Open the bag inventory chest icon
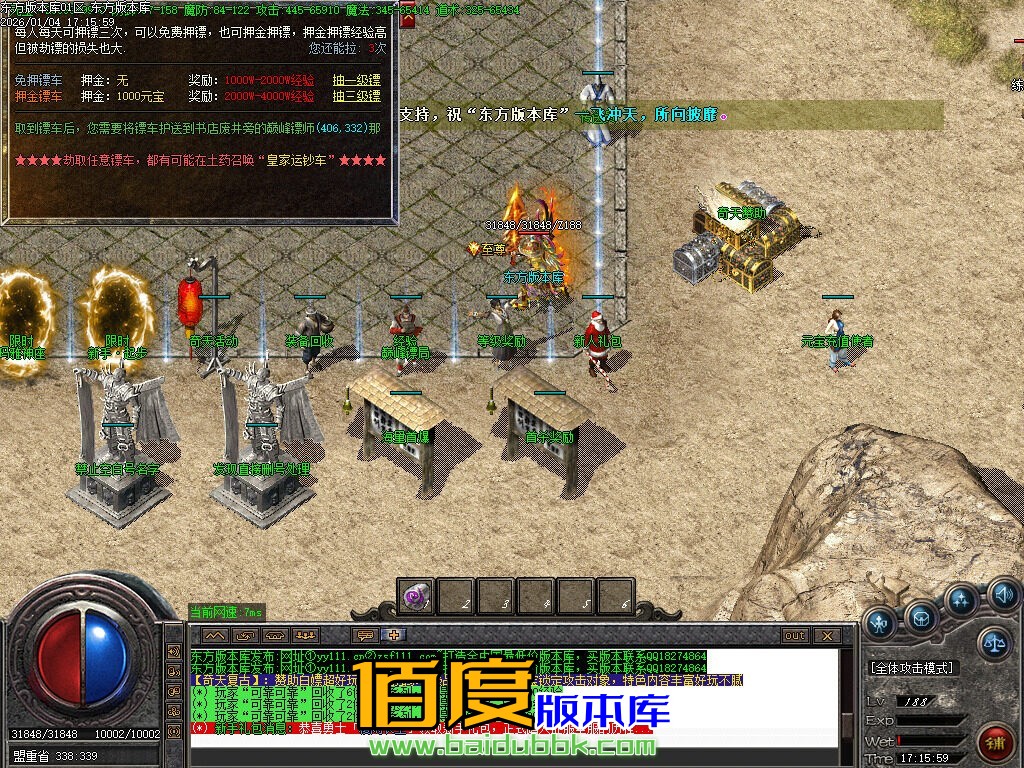The width and height of the screenshot is (1024, 768). click(x=921, y=618)
